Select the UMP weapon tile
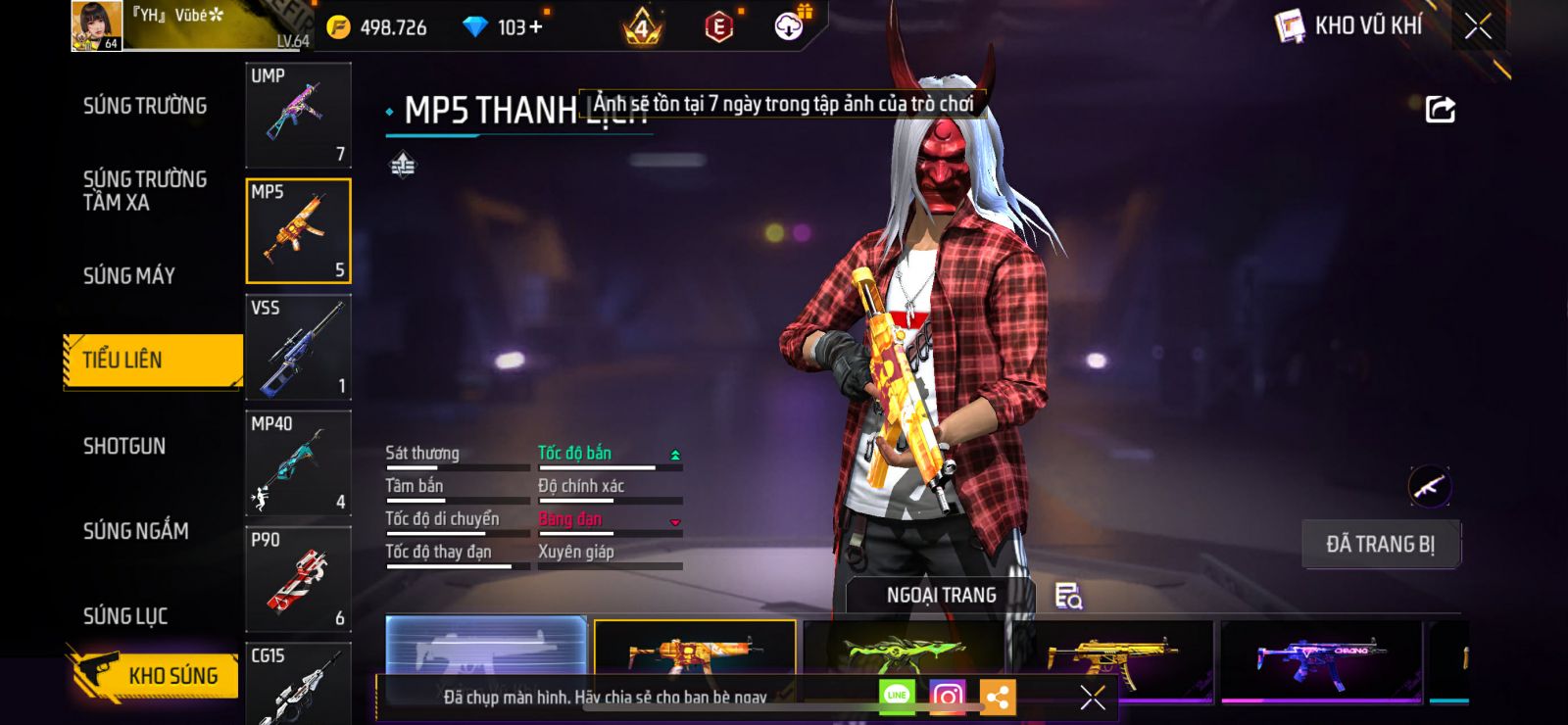The width and height of the screenshot is (1568, 725). coord(298,115)
